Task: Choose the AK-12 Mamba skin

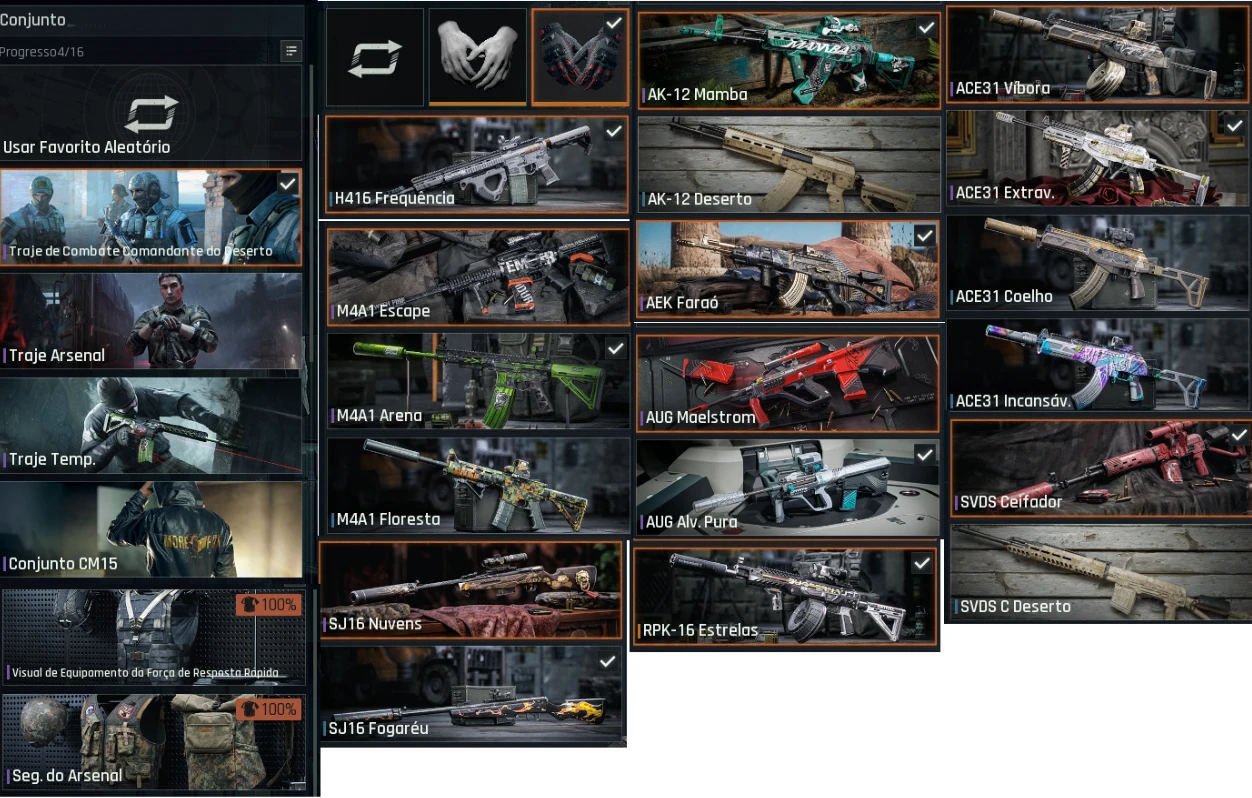Action: pyautogui.click(x=789, y=60)
